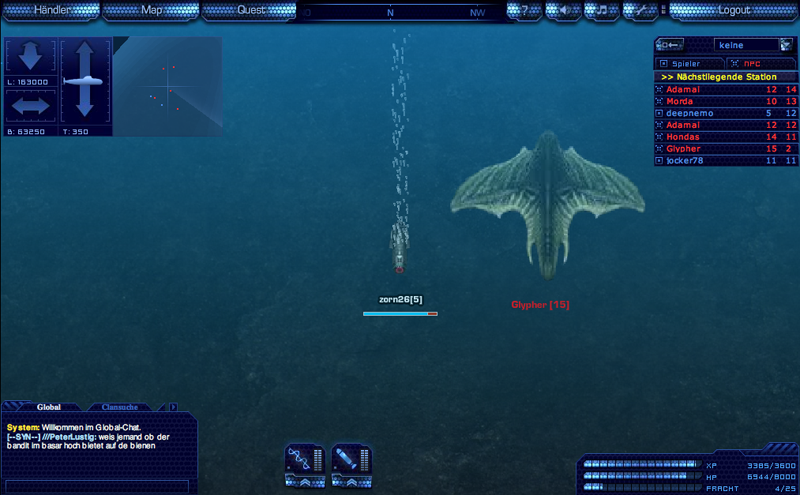Click the radar minimap panel

[x=168, y=87]
